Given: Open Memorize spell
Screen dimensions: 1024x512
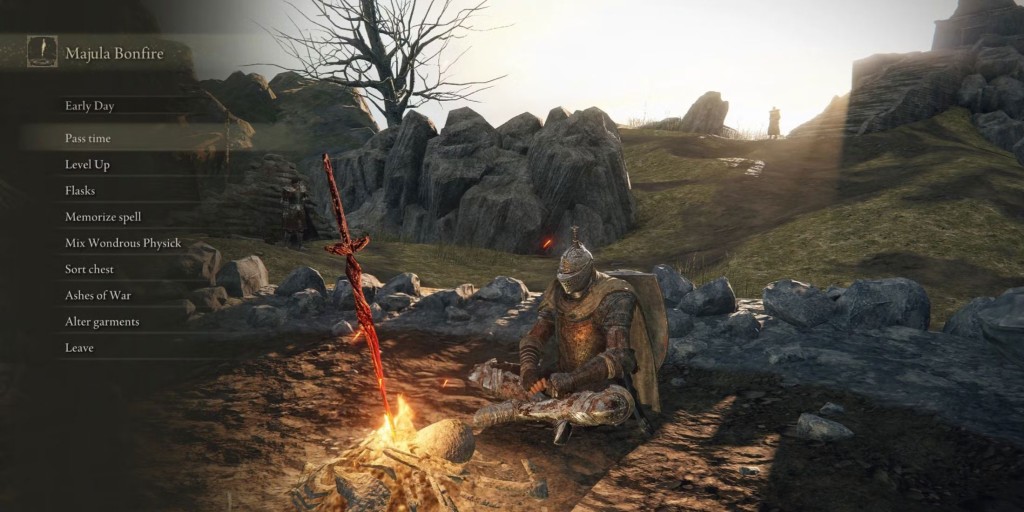Looking at the screenshot, I should [103, 217].
